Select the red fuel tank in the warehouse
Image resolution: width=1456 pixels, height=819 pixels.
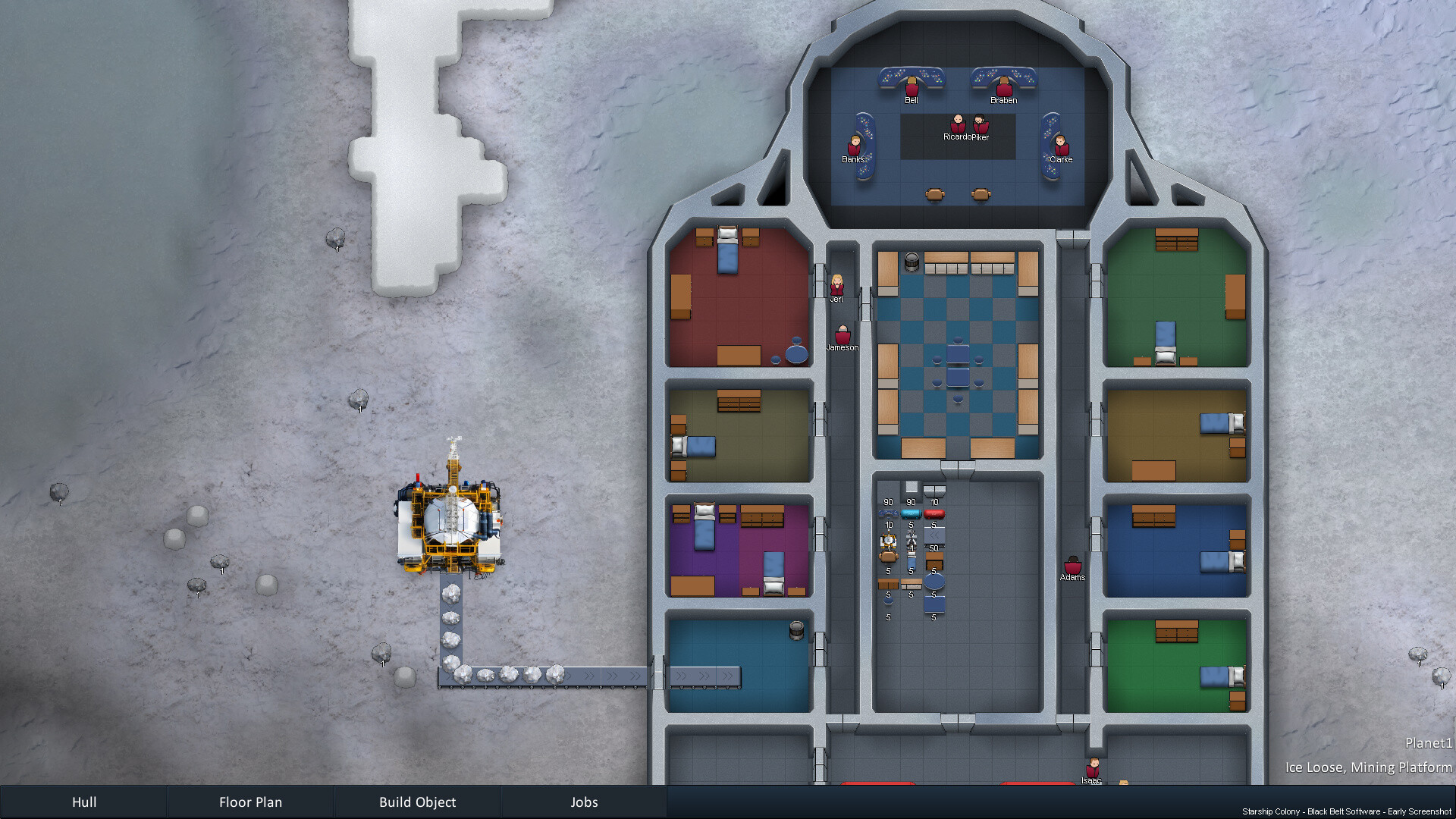(x=934, y=514)
